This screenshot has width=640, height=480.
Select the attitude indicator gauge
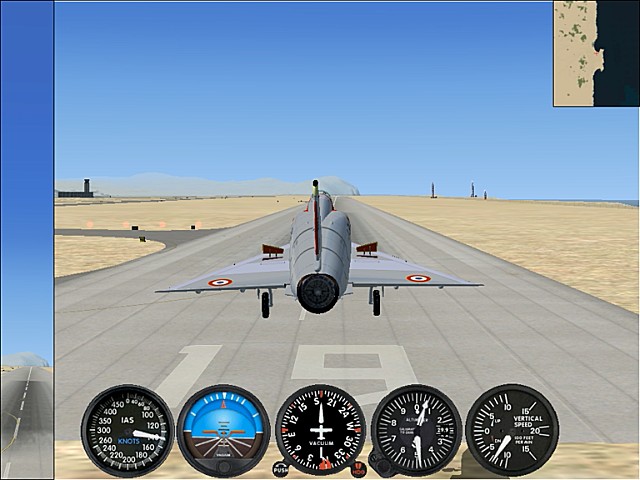point(223,430)
